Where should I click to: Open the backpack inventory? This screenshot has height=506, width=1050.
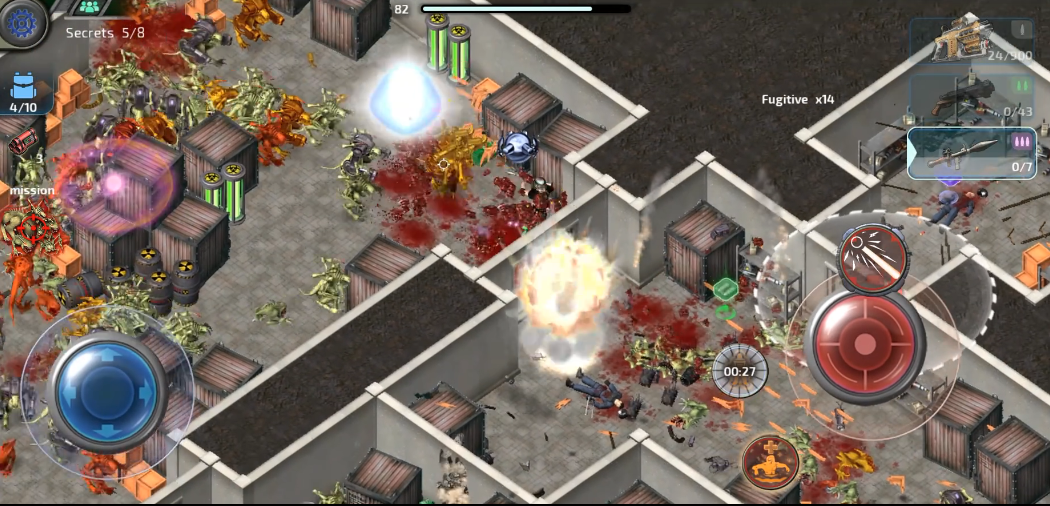(23, 90)
